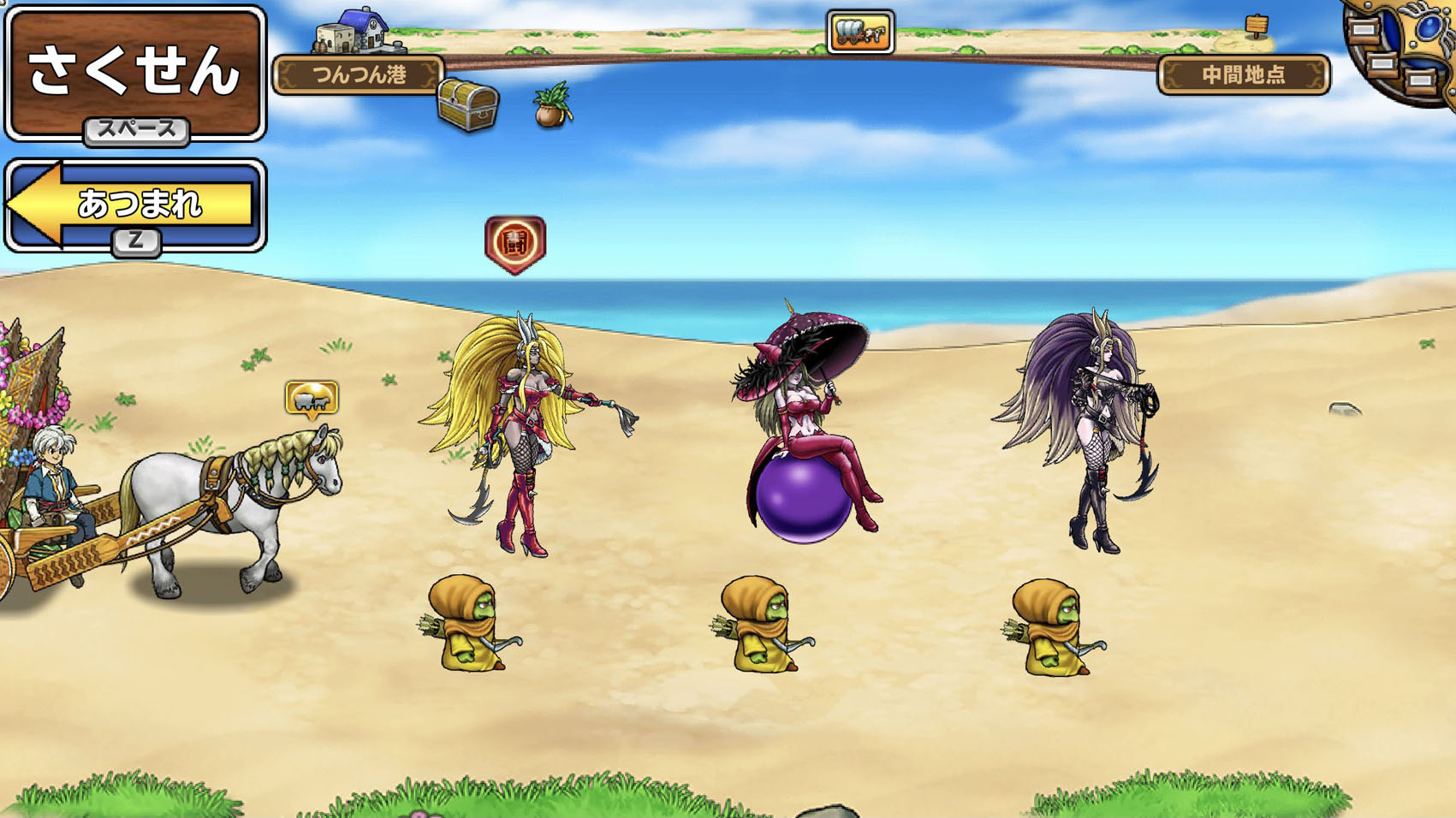
Task: Click the potted herb item icon
Action: pos(553,105)
